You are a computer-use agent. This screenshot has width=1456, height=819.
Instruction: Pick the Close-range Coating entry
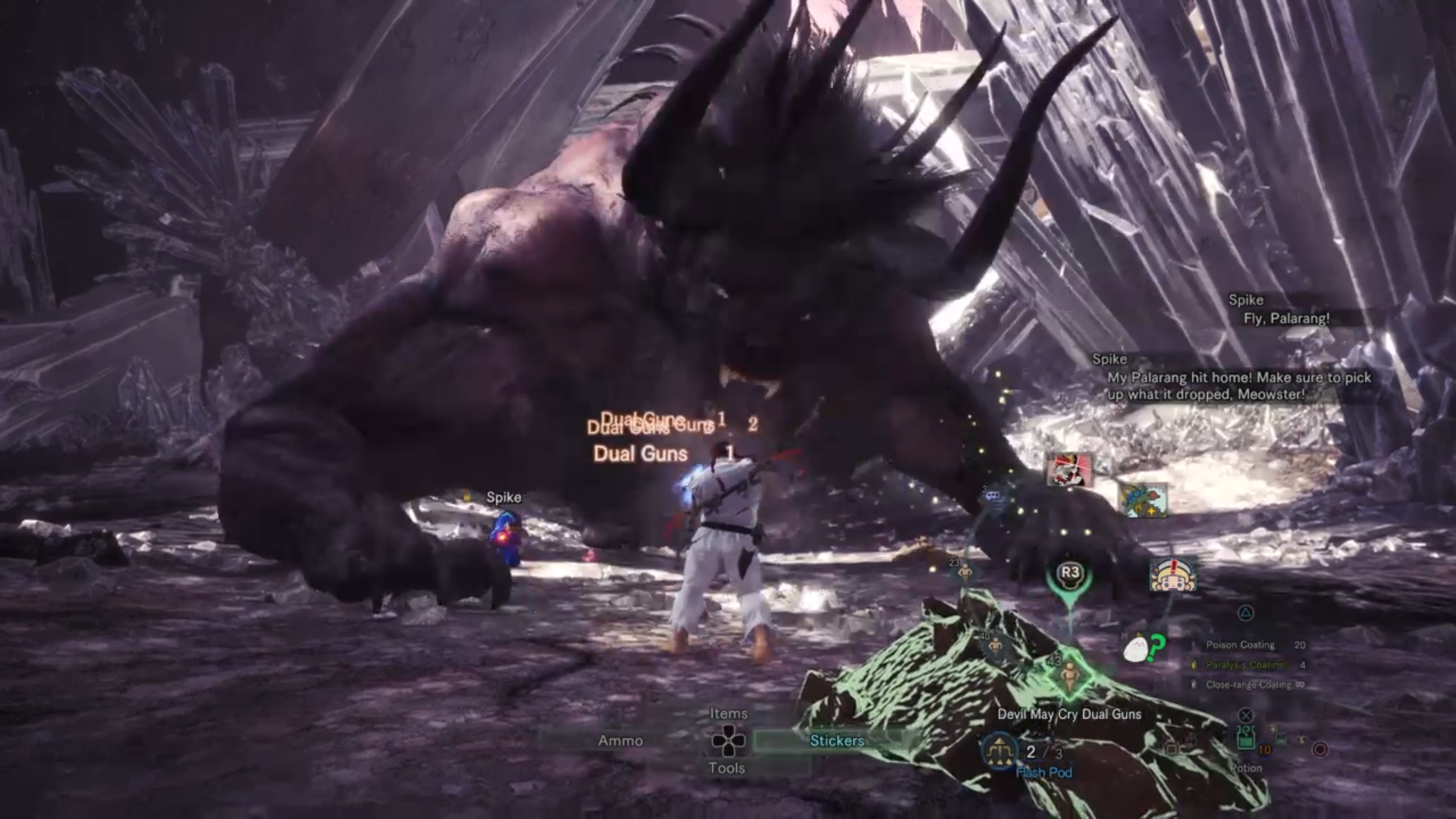[1248, 685]
